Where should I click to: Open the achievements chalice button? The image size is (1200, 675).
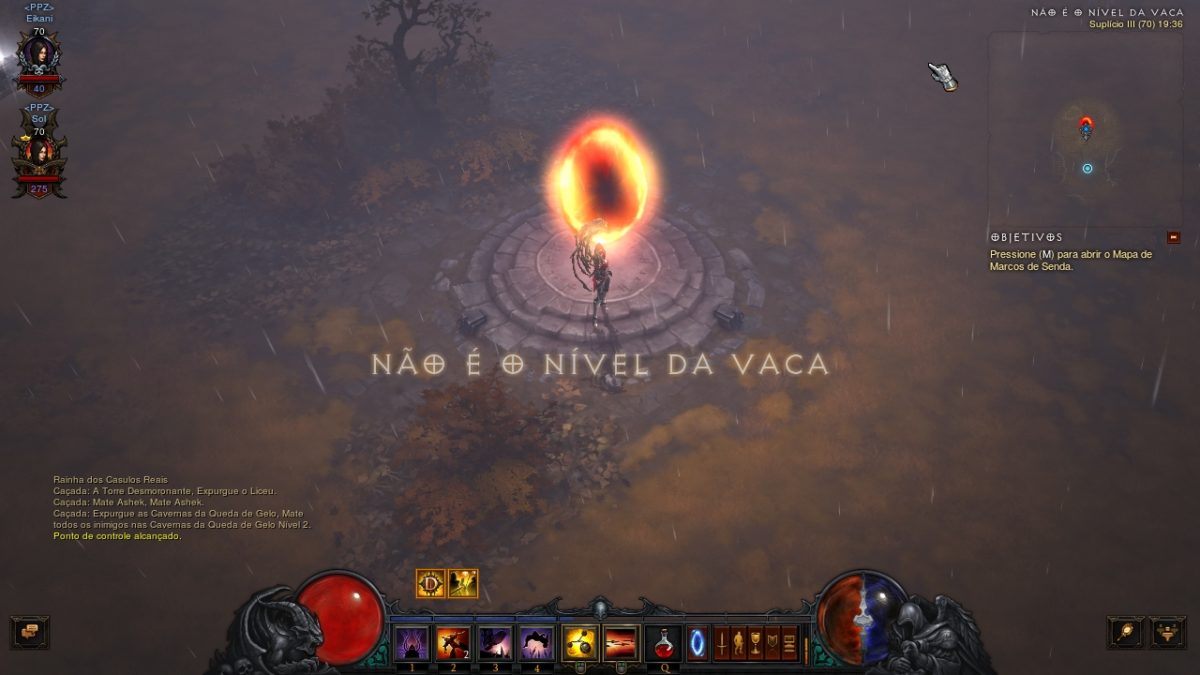point(755,643)
